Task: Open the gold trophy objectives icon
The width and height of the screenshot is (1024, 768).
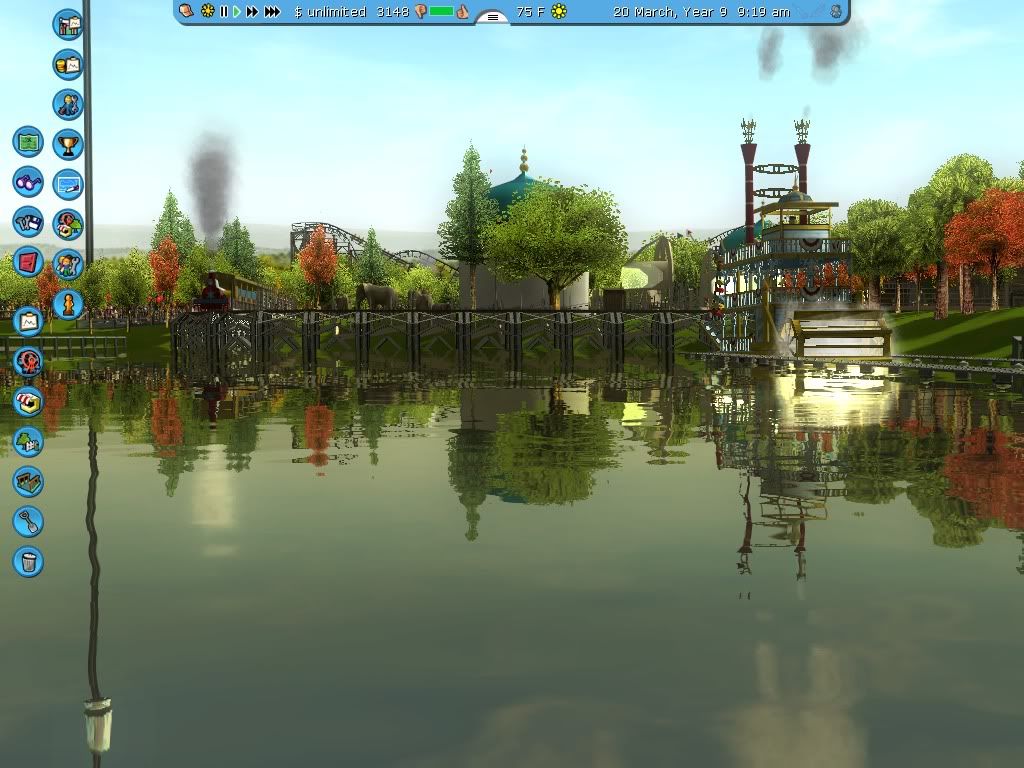Action: coord(68,144)
